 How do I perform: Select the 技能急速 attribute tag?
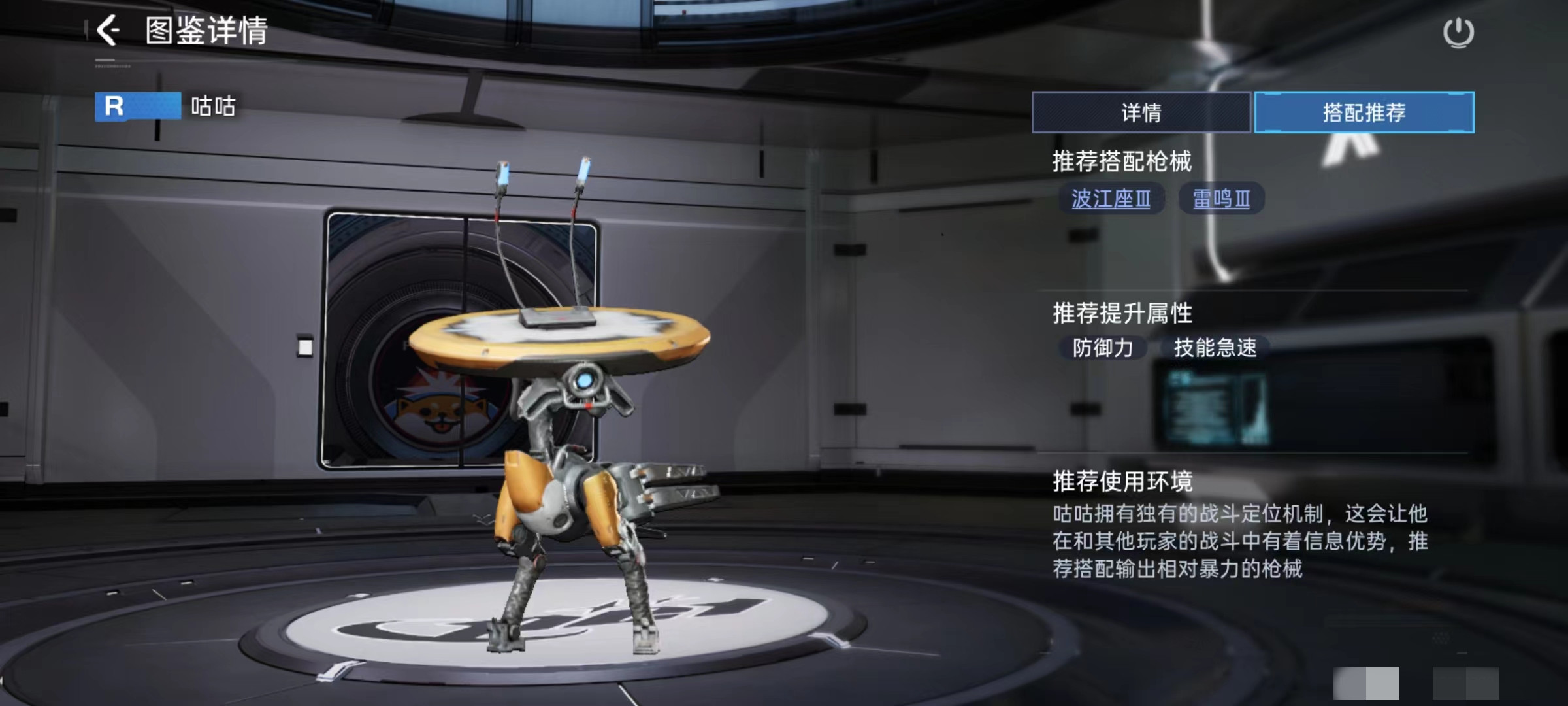tap(1215, 348)
